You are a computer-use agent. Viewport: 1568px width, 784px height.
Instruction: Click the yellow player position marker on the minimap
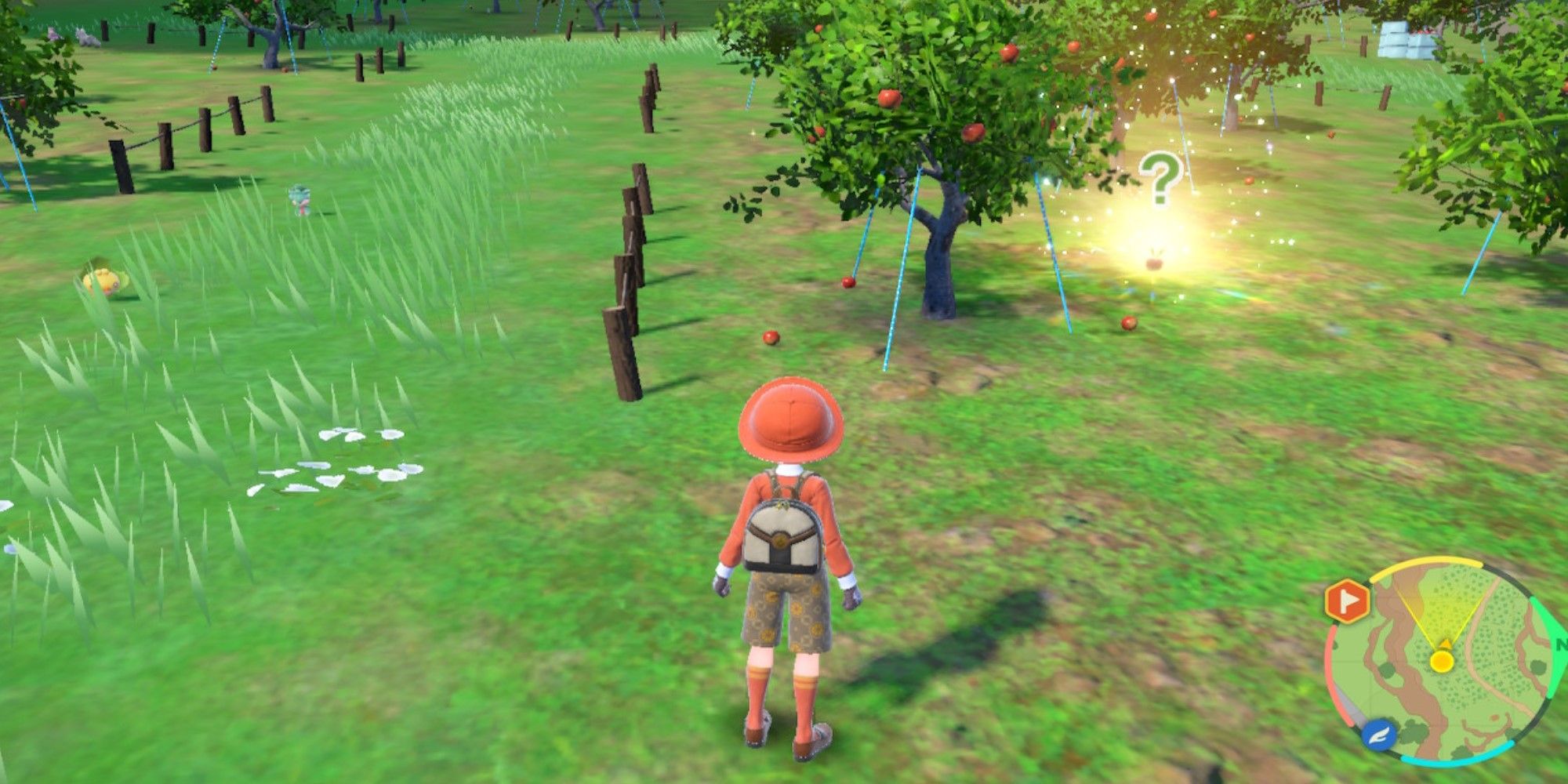point(1442,660)
